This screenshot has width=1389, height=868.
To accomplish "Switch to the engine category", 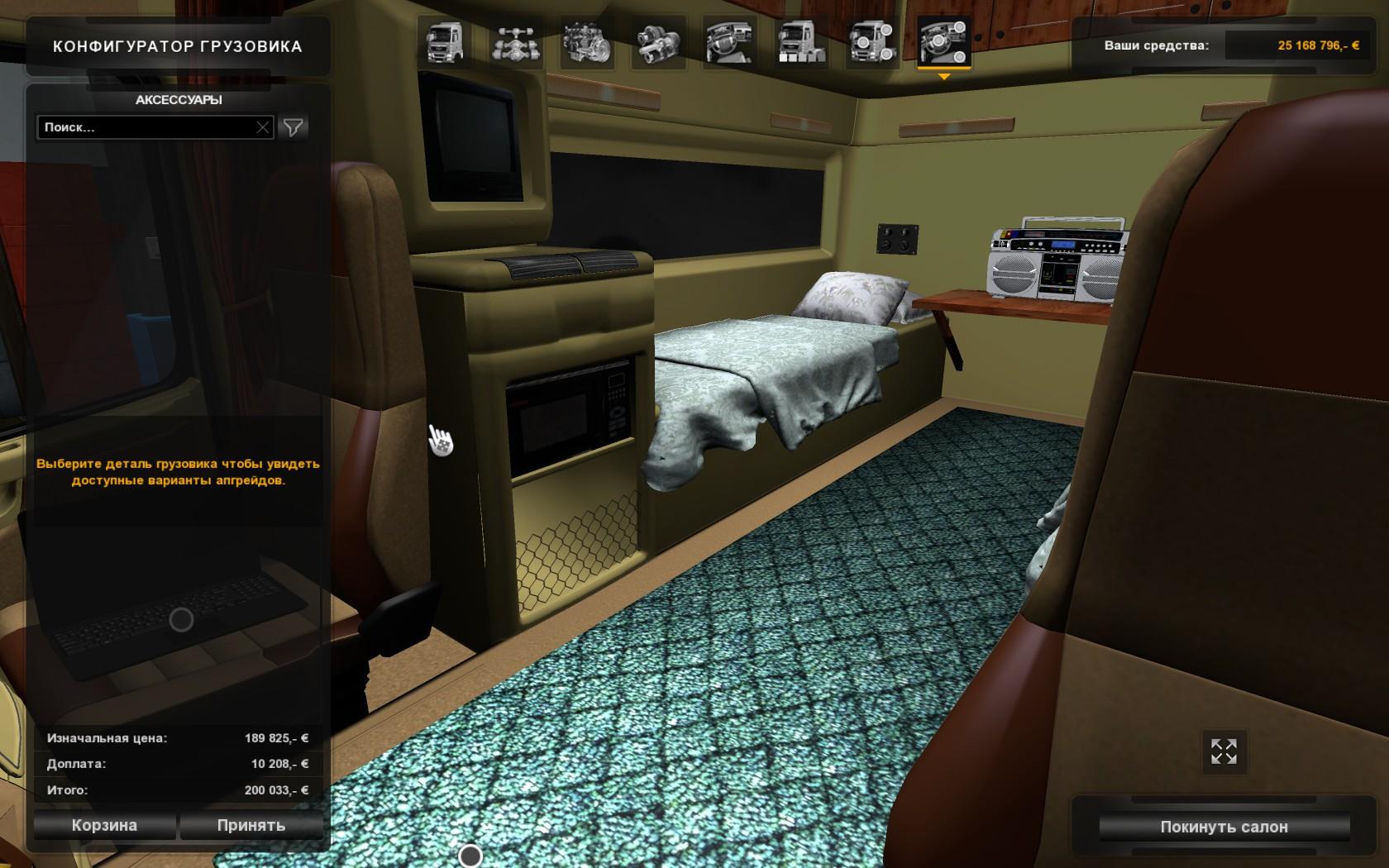I will click(587, 42).
